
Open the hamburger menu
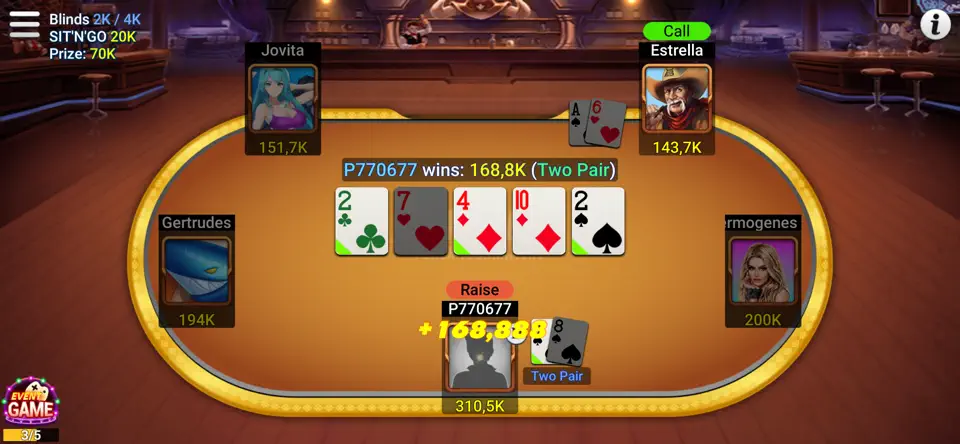click(x=24, y=24)
